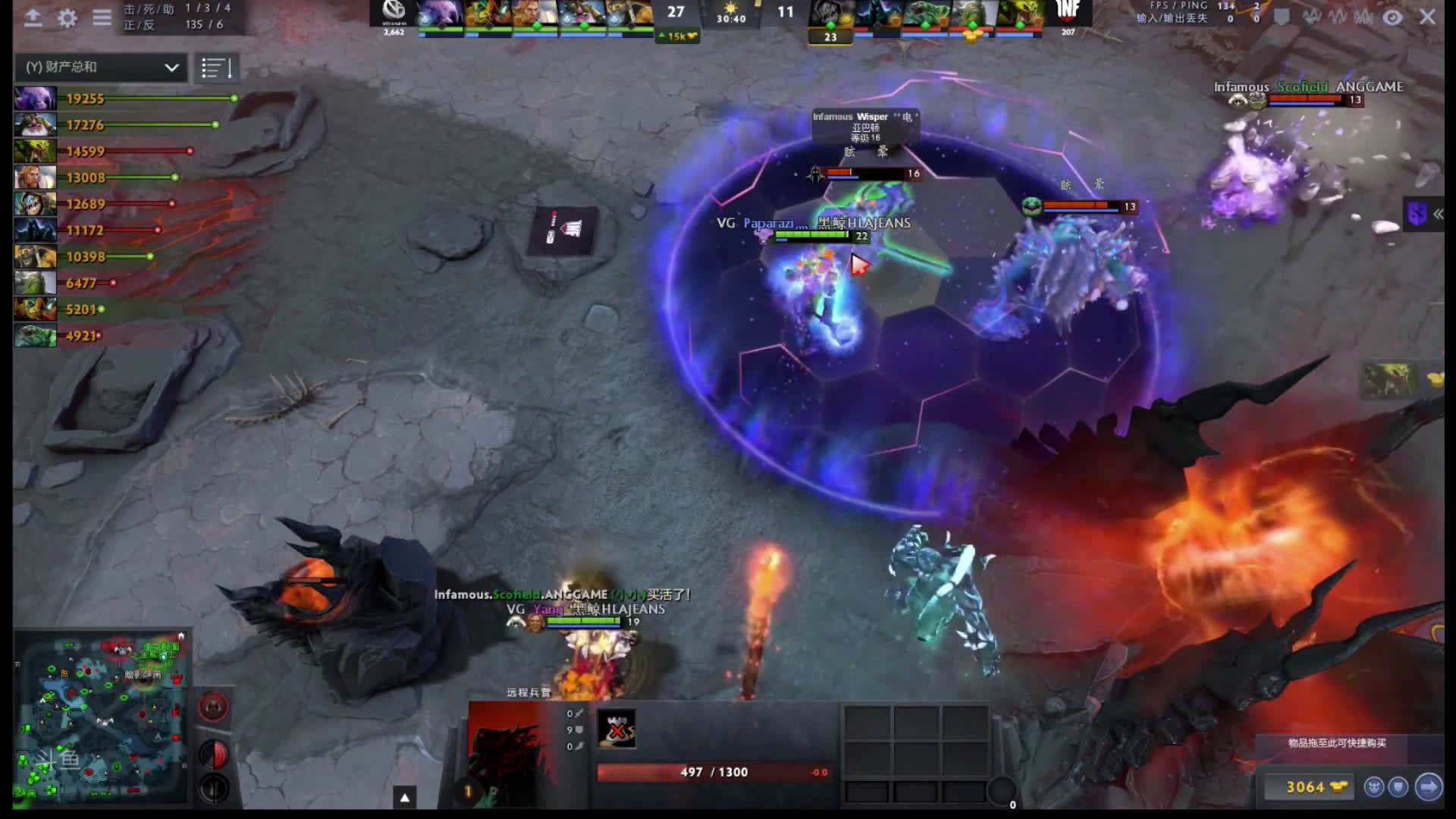Click the blue arrow button beside gold
Image resolution: width=1456 pixels, height=819 pixels.
tap(1428, 787)
